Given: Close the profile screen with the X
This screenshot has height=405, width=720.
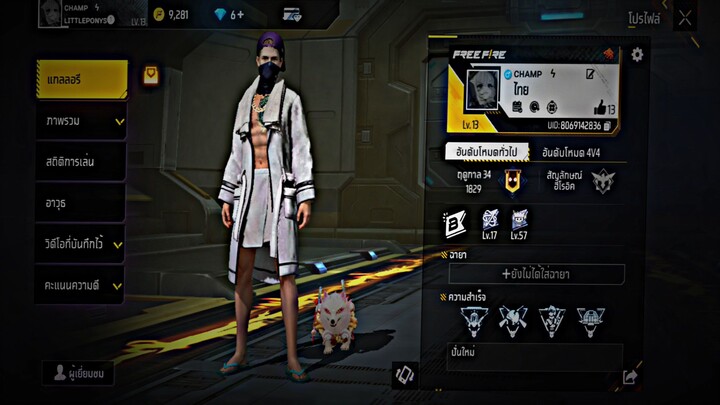Looking at the screenshot, I should pyautogui.click(x=685, y=17).
